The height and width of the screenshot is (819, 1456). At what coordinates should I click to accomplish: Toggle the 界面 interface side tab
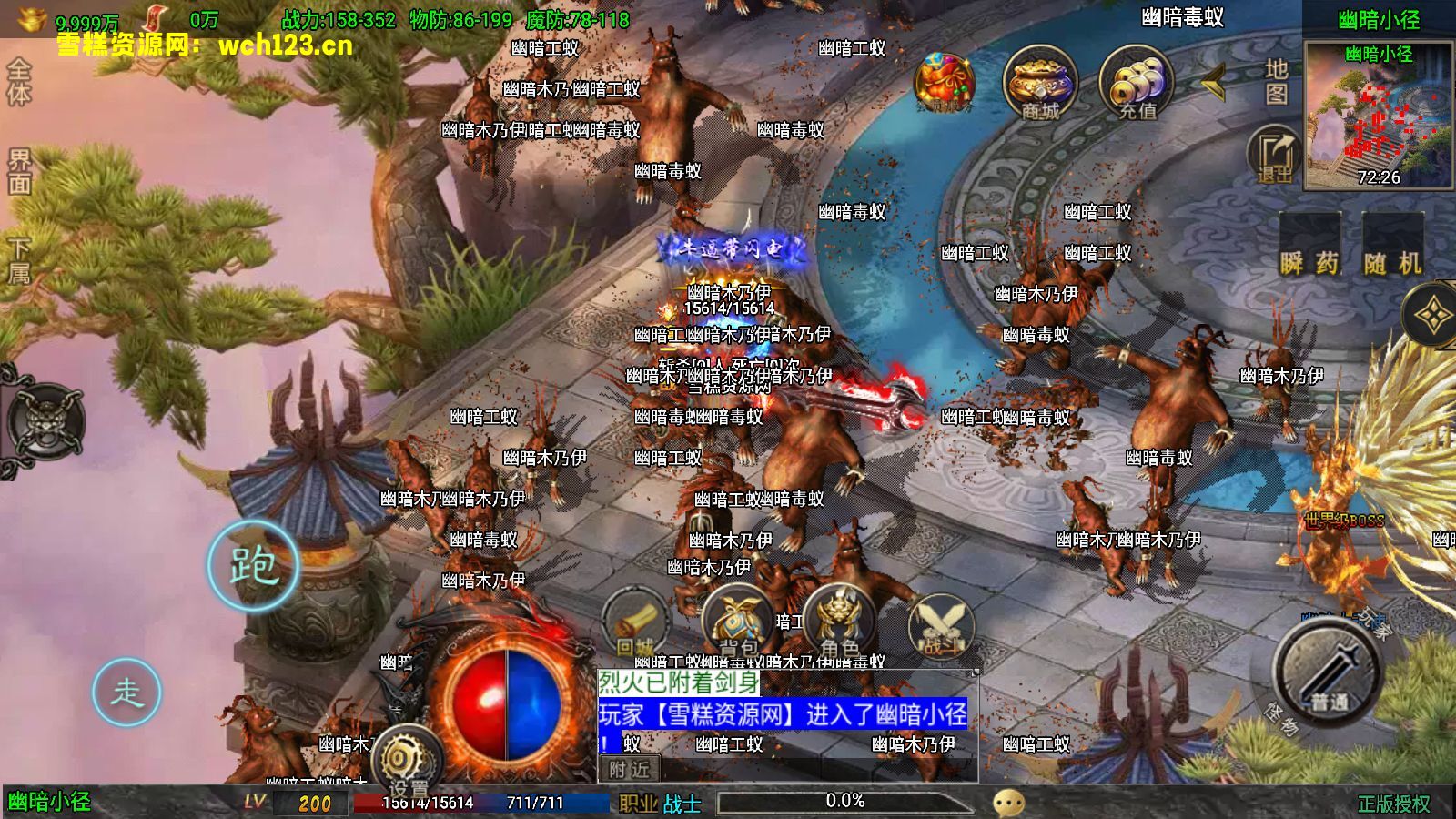[19, 171]
